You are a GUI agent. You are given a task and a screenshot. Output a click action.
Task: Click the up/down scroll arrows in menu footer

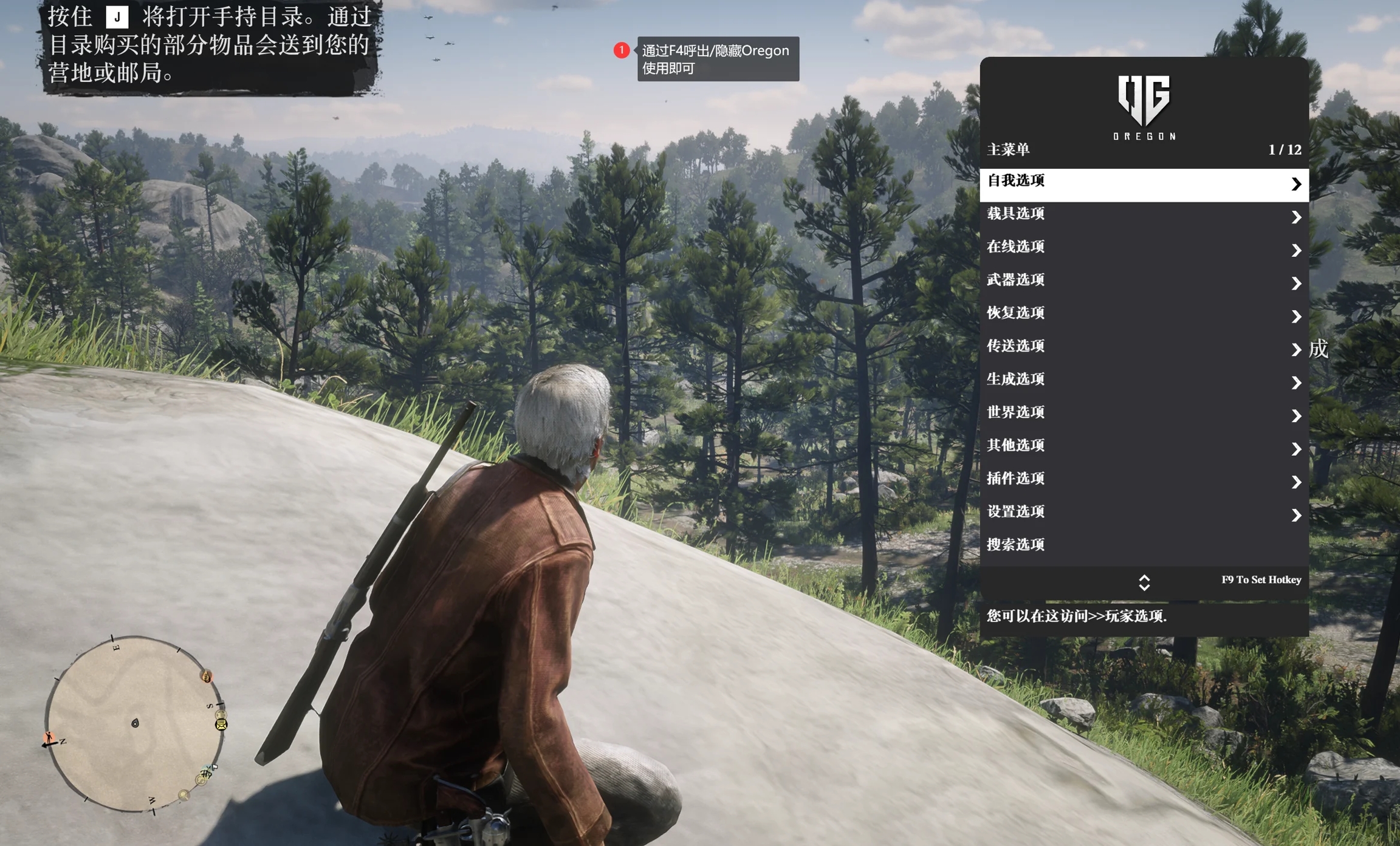pos(1144,582)
